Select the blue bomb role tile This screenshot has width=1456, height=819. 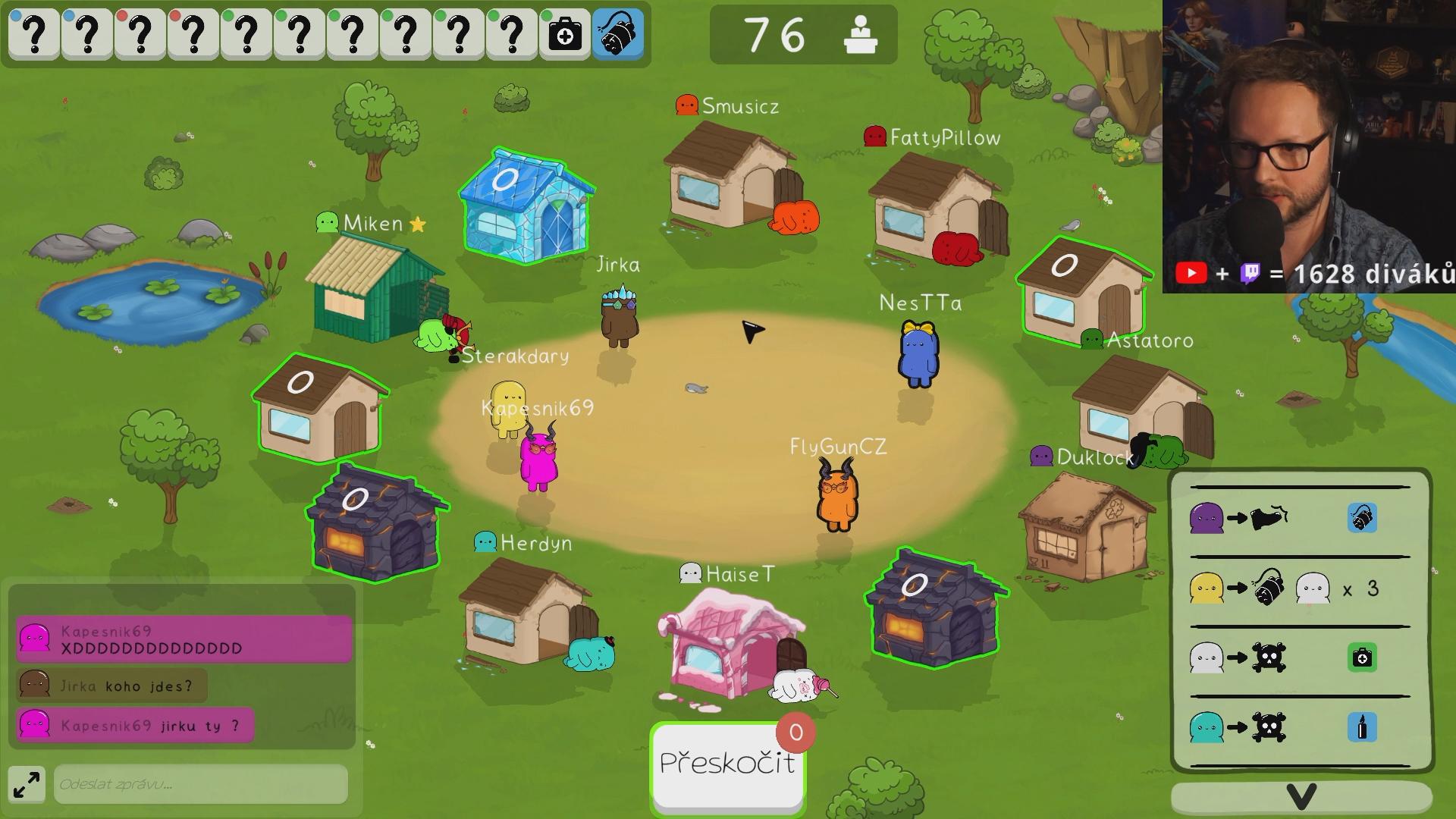coord(618,34)
